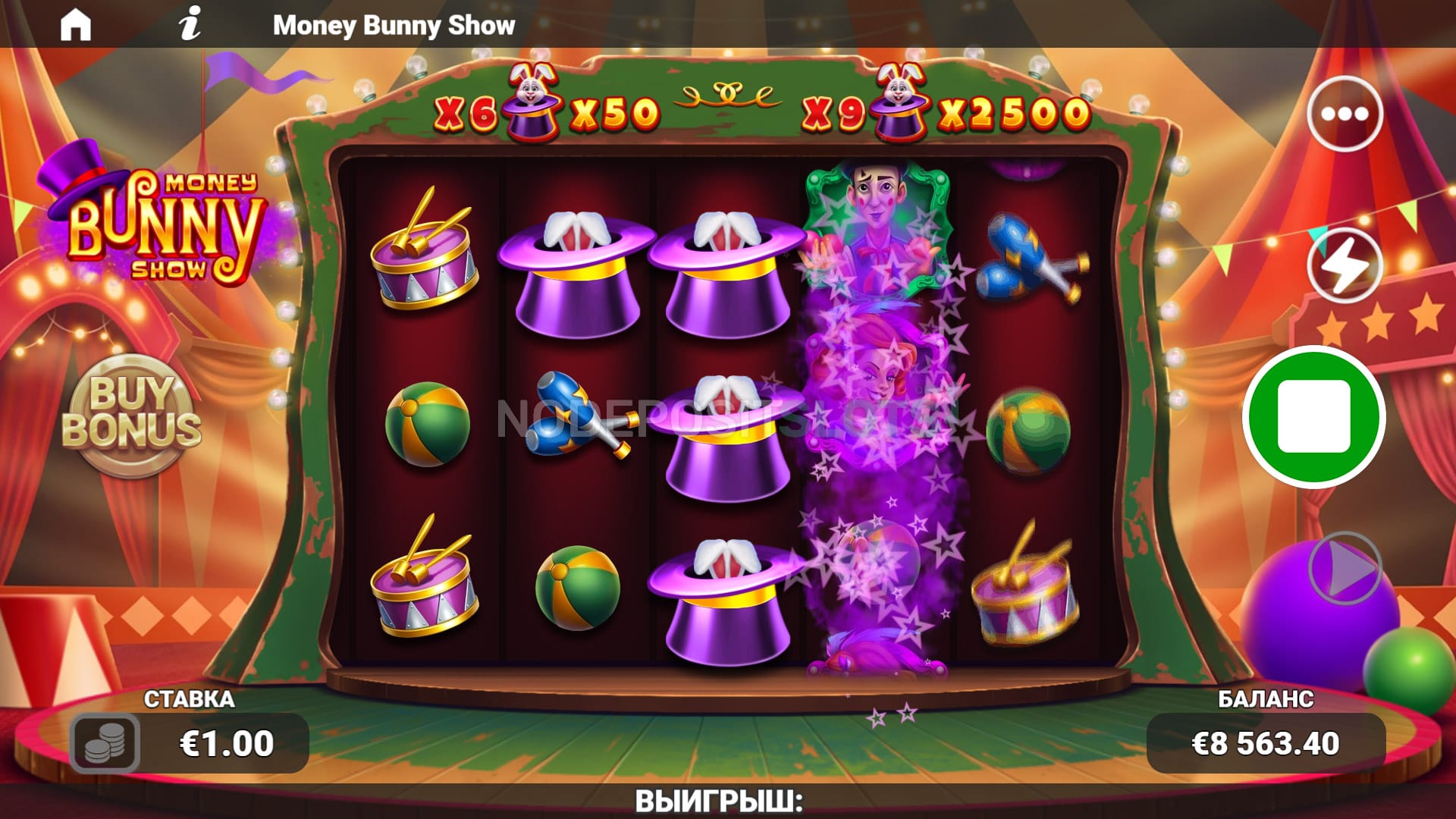
Task: Stop the spinning reels
Action: coord(1313,416)
